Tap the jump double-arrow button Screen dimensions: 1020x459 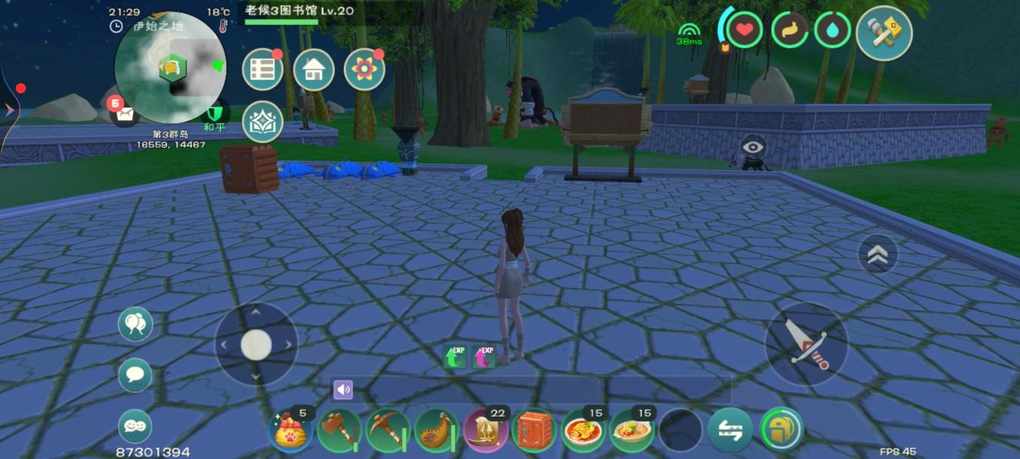click(x=878, y=255)
